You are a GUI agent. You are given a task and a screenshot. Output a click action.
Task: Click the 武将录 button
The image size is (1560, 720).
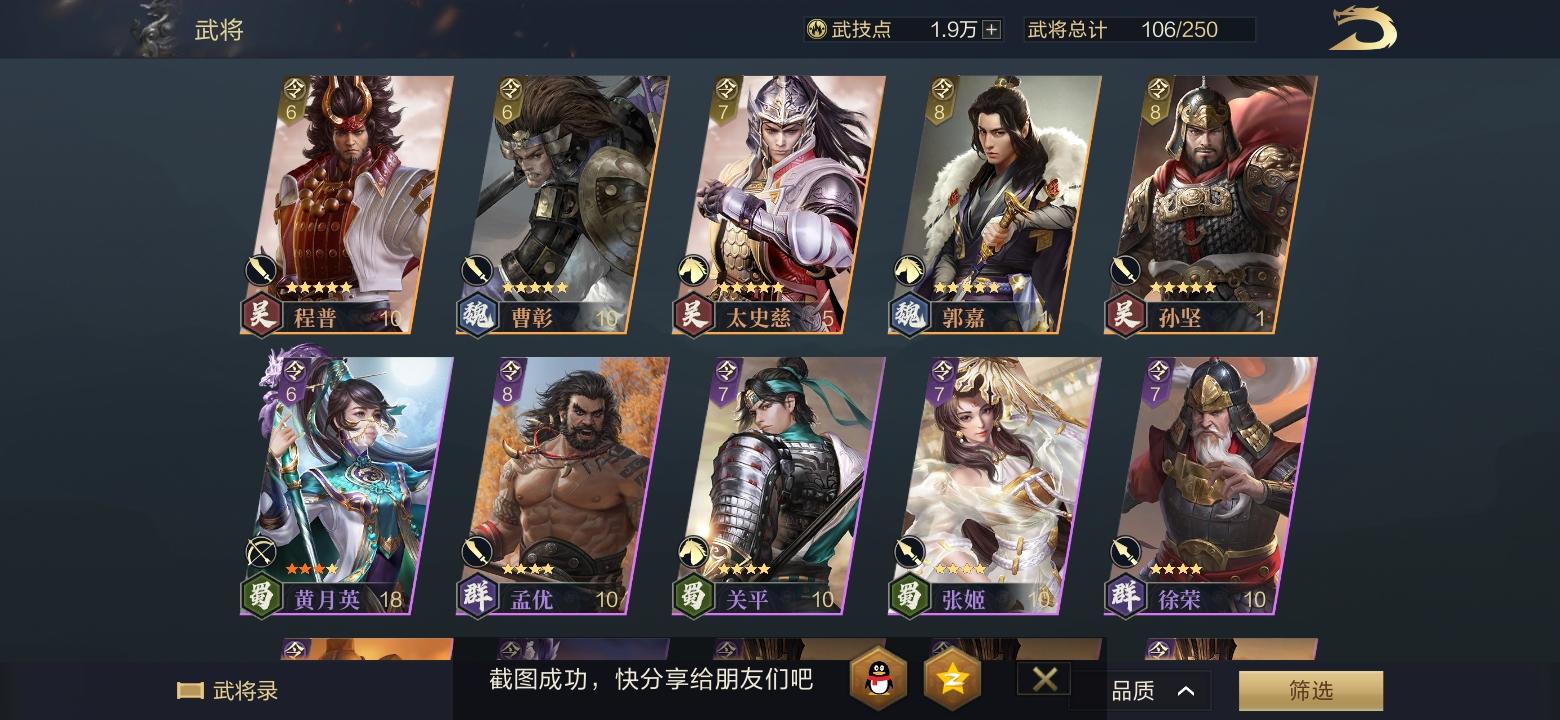225,688
